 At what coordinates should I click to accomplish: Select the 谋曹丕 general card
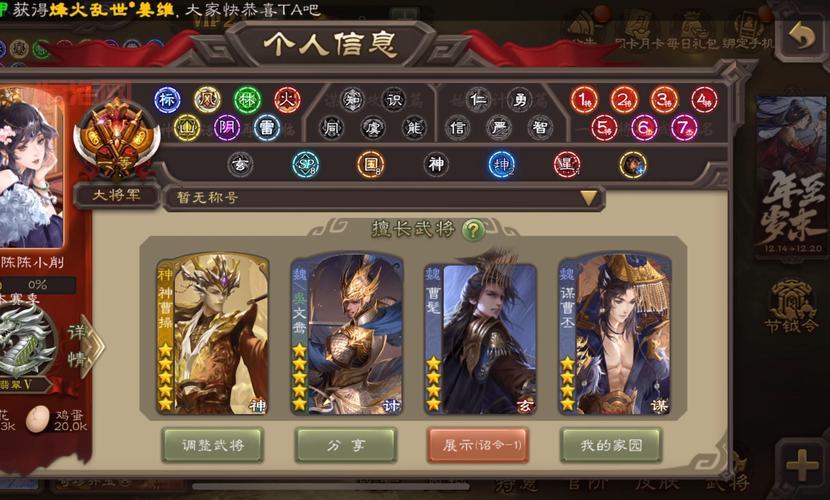[x=613, y=334]
